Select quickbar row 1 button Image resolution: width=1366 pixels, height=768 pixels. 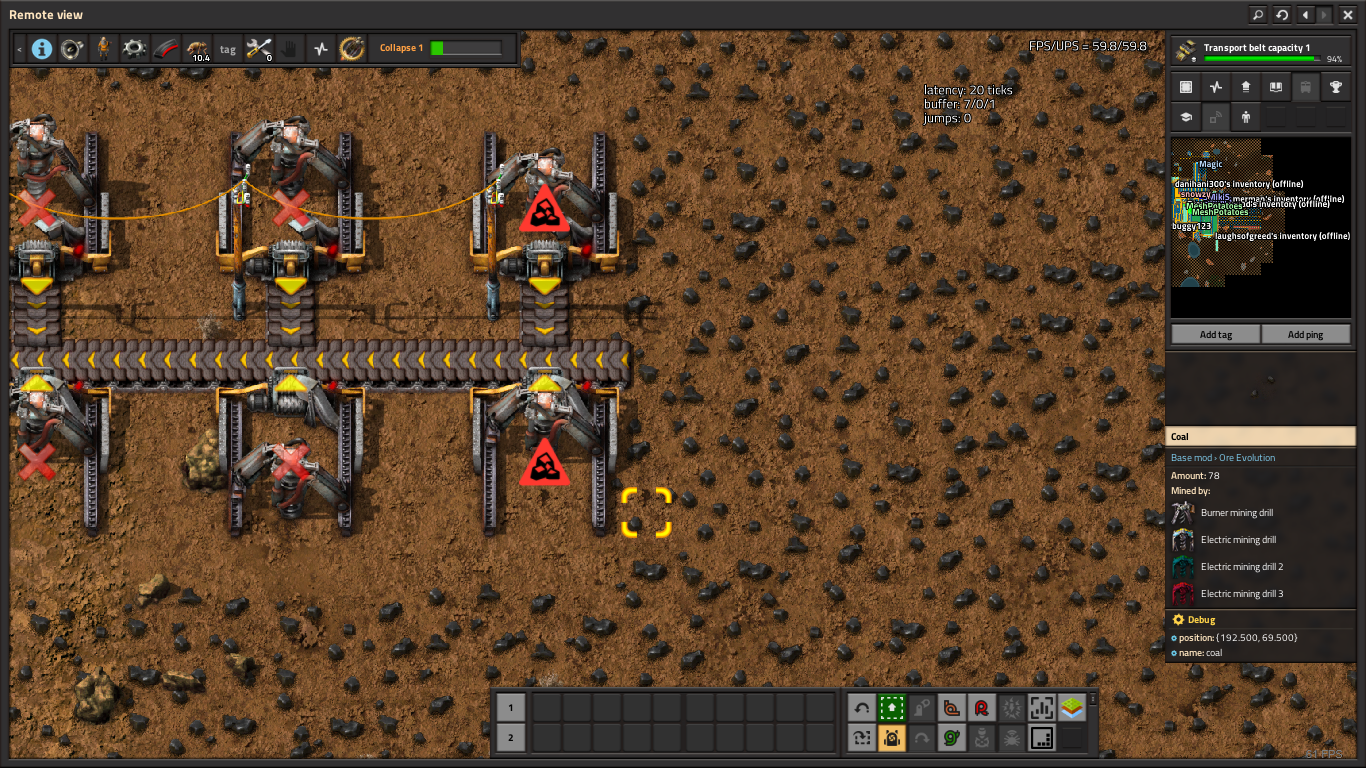511,708
